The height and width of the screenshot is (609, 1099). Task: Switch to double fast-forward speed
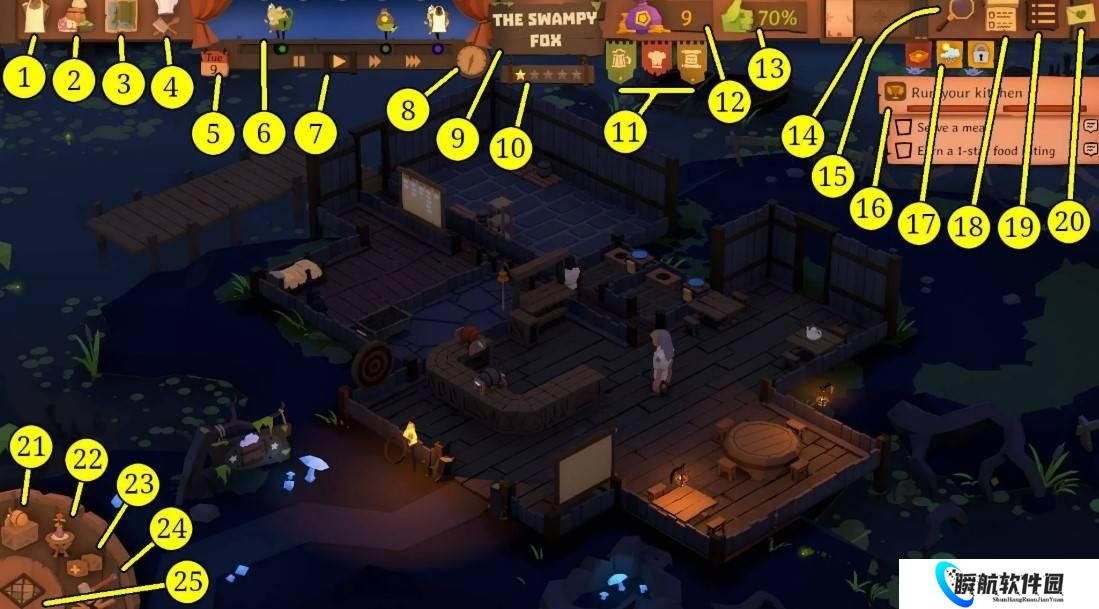377,61
